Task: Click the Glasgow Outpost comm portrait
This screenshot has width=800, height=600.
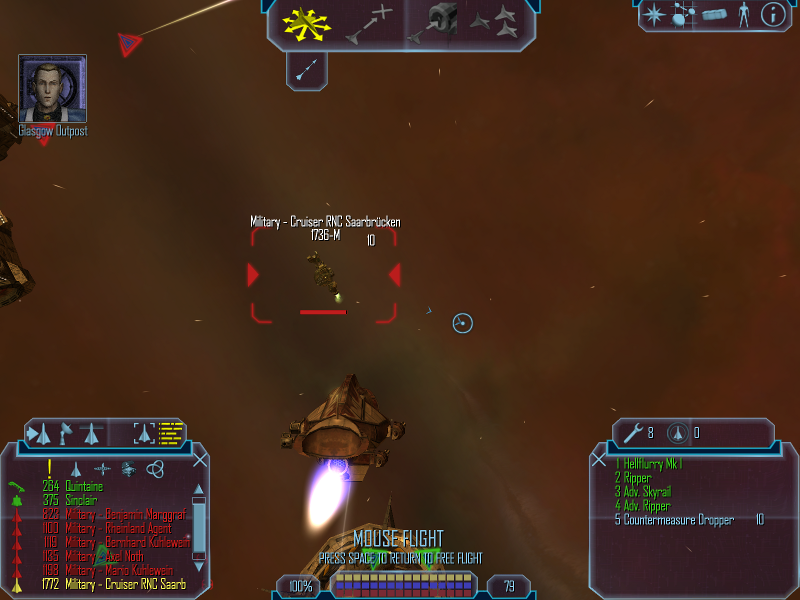Action: pyautogui.click(x=52, y=89)
